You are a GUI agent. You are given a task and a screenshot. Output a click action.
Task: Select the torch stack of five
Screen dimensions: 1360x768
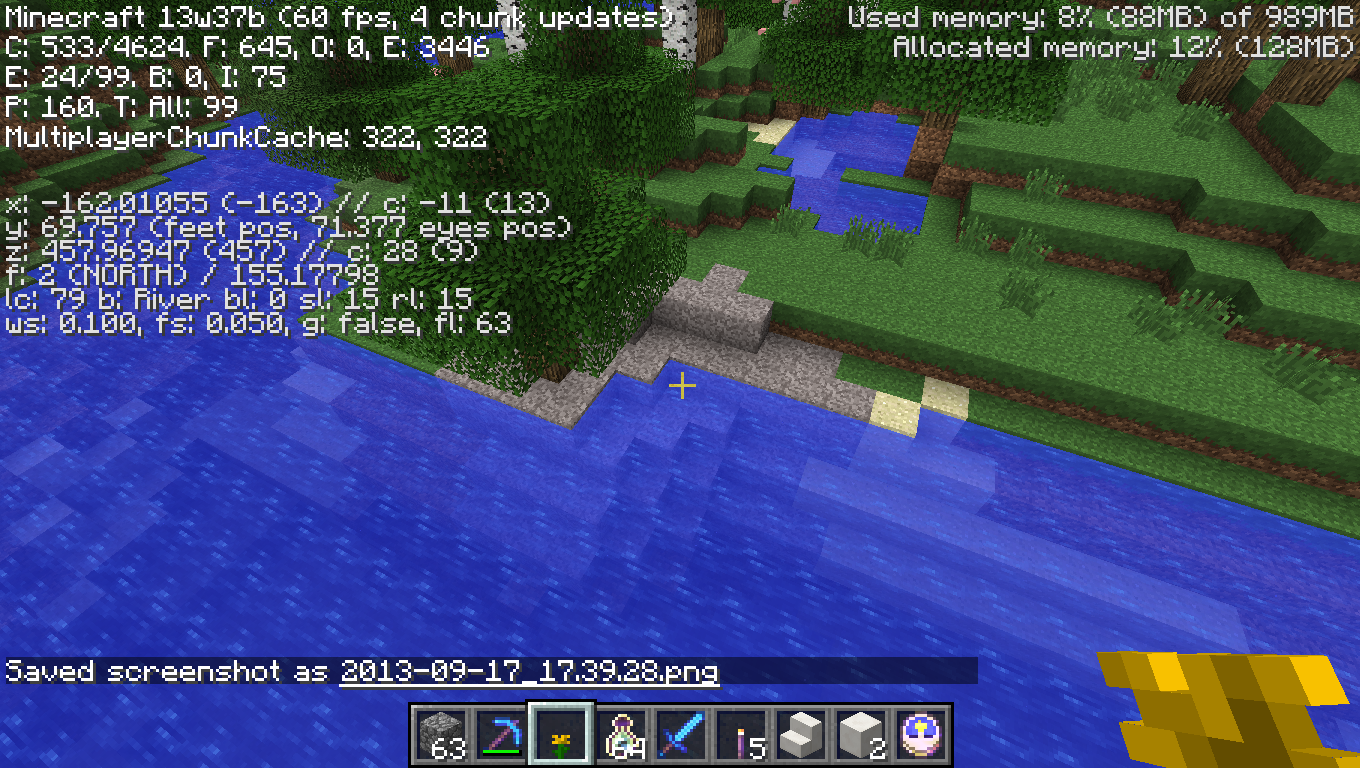pyautogui.click(x=741, y=735)
